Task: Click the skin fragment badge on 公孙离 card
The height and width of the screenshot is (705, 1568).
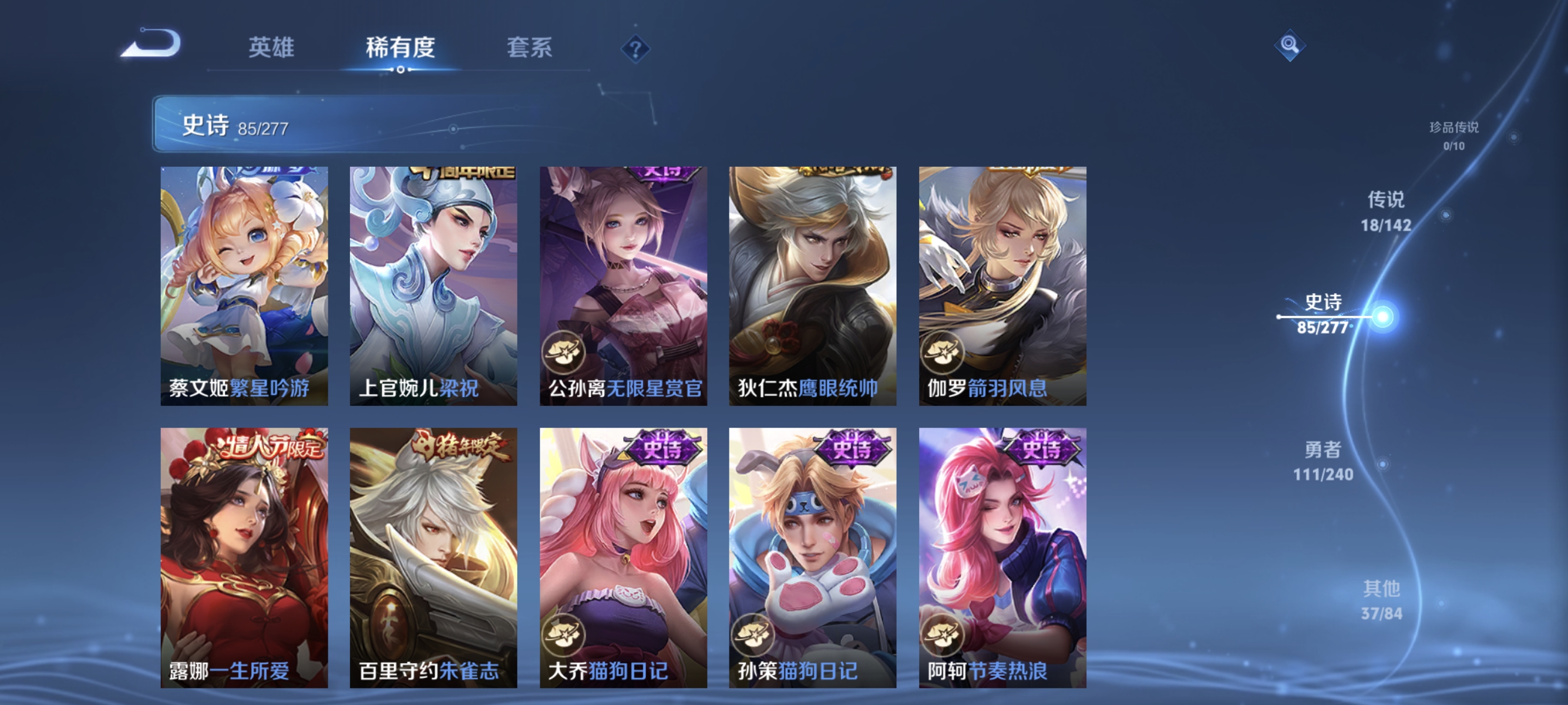Action: (566, 352)
